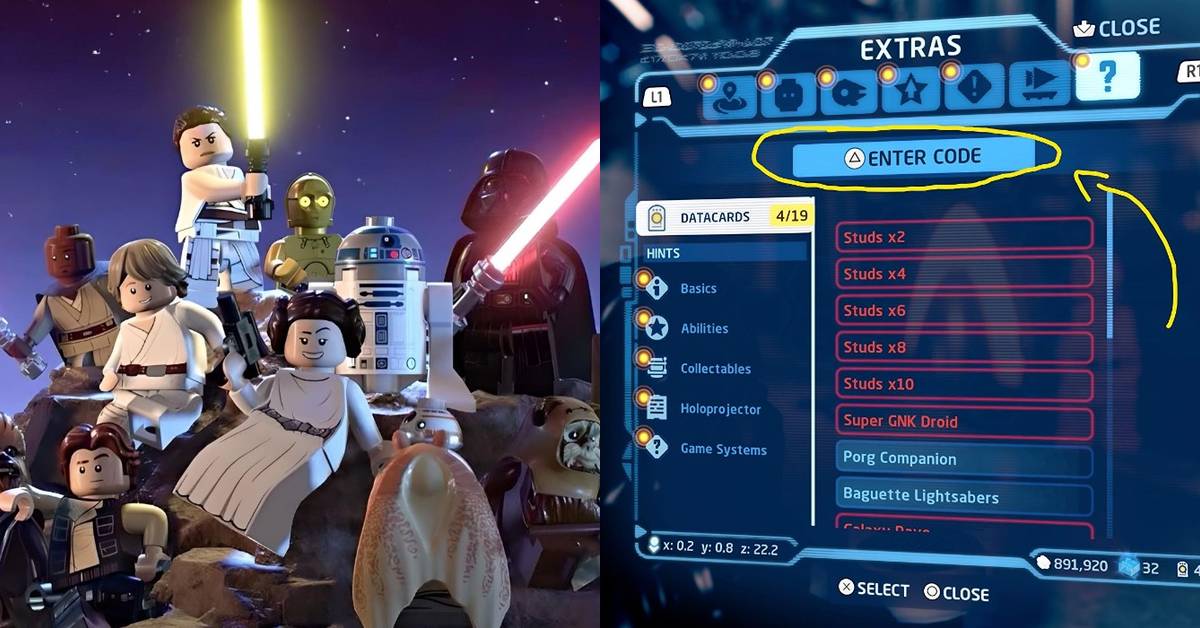Screen dimensions: 1200x628
Task: Select the question mark extras tab
Action: tap(1107, 77)
